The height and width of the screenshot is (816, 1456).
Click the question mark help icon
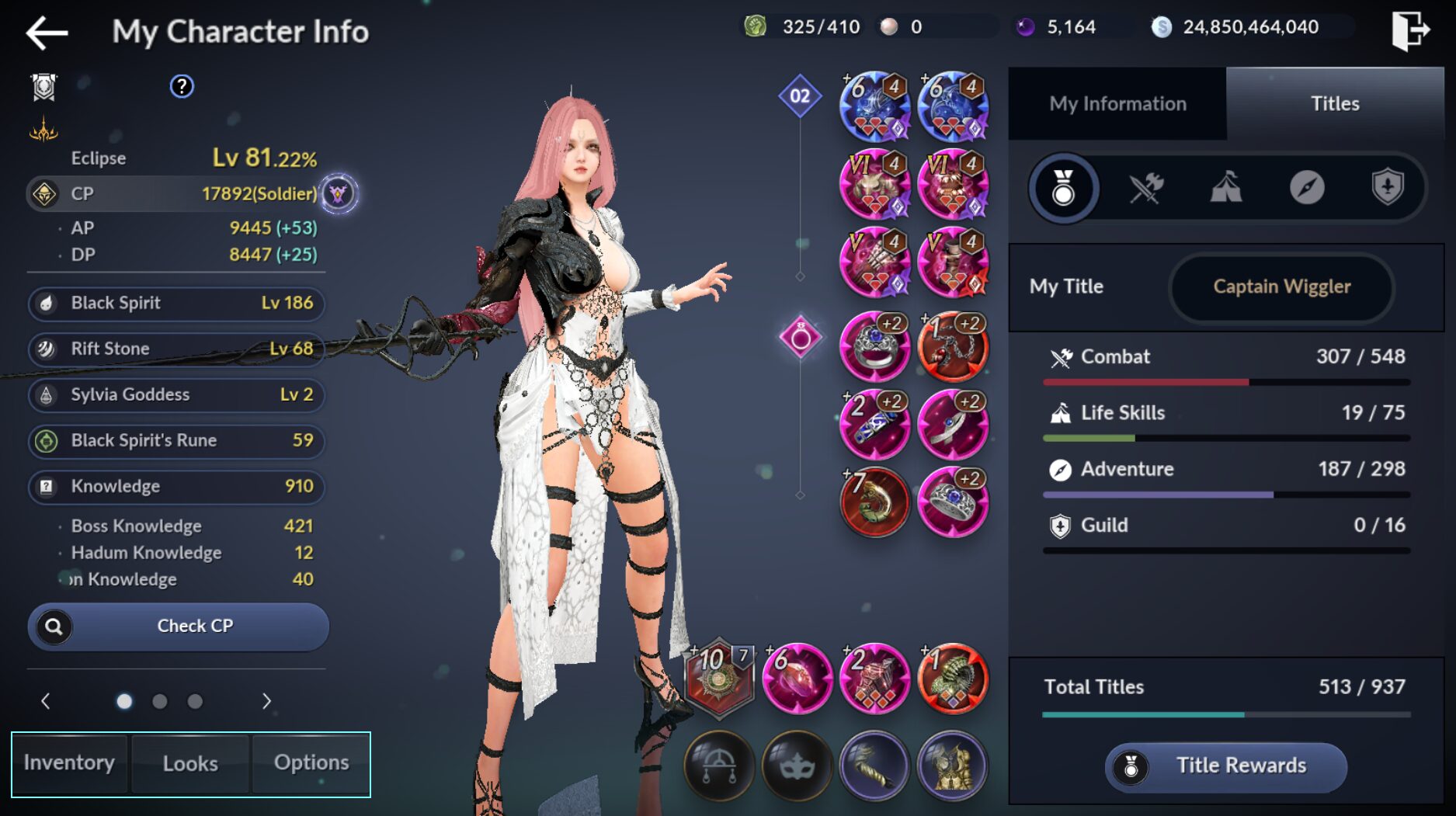[x=182, y=86]
